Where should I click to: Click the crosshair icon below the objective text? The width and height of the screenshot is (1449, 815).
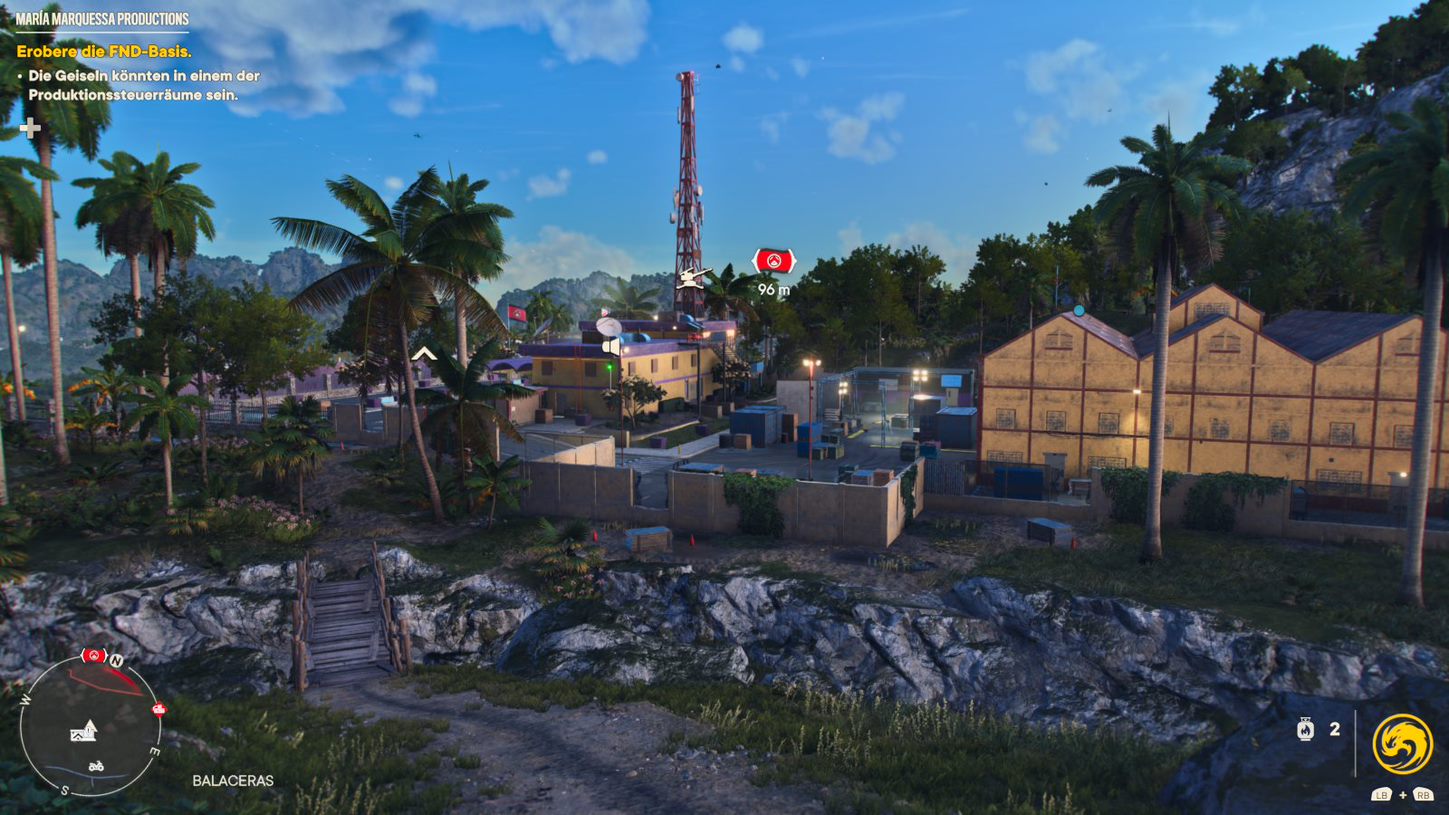coord(31,128)
